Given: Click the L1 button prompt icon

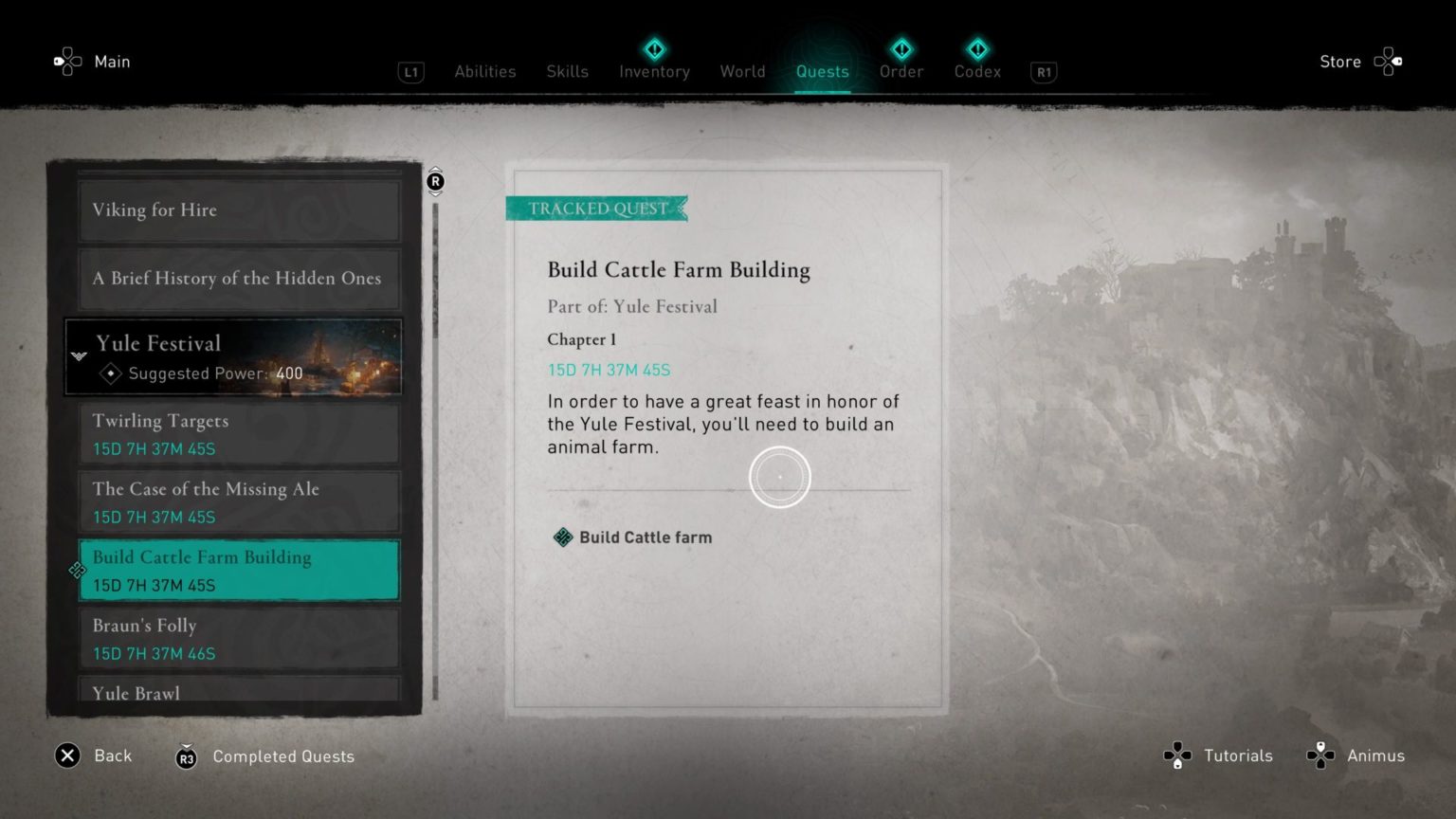Looking at the screenshot, I should coord(410,72).
